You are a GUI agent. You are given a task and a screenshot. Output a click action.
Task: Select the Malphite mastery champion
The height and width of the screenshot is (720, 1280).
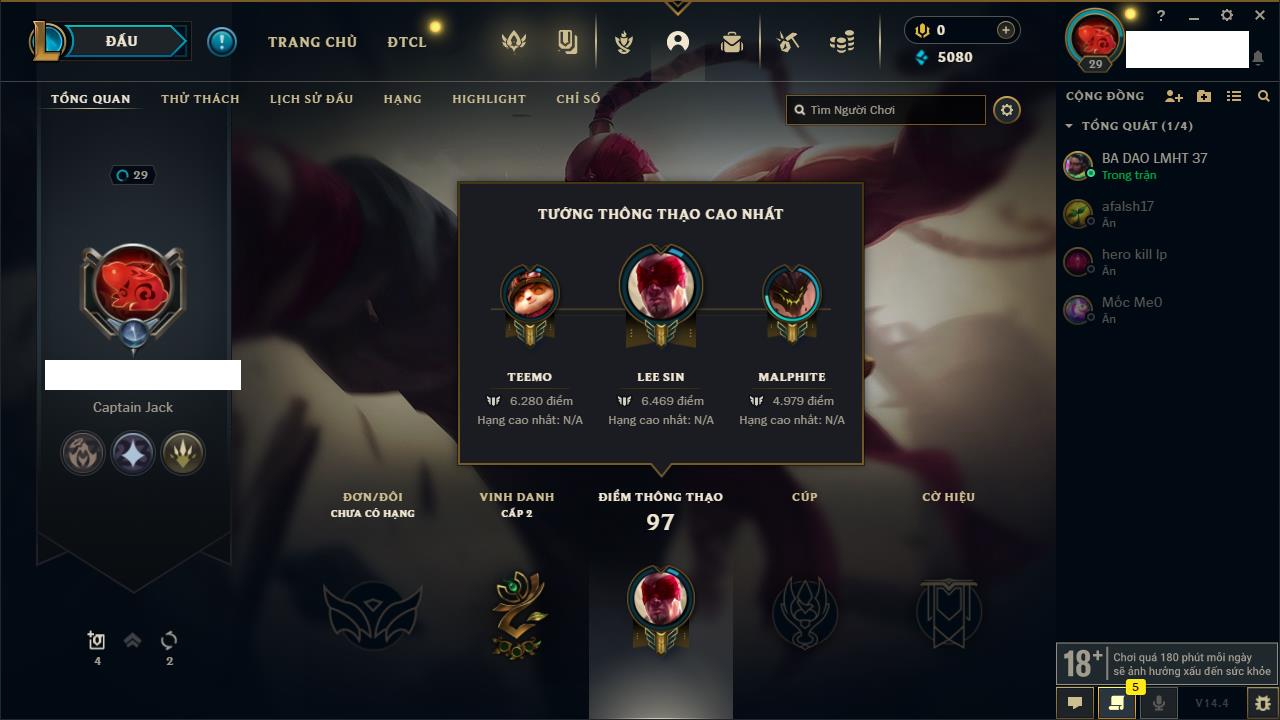pyautogui.click(x=792, y=296)
